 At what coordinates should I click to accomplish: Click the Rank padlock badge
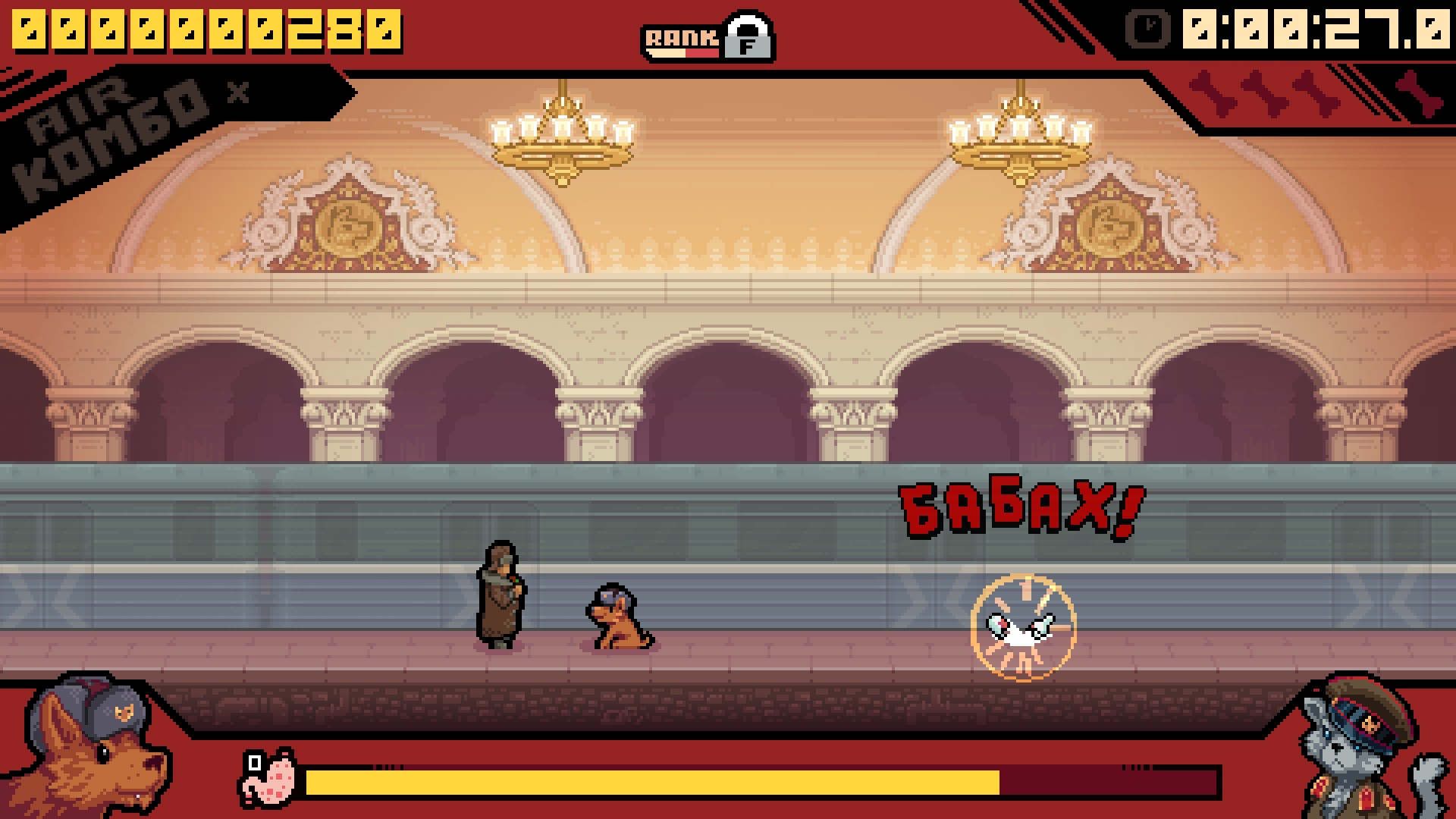[748, 36]
